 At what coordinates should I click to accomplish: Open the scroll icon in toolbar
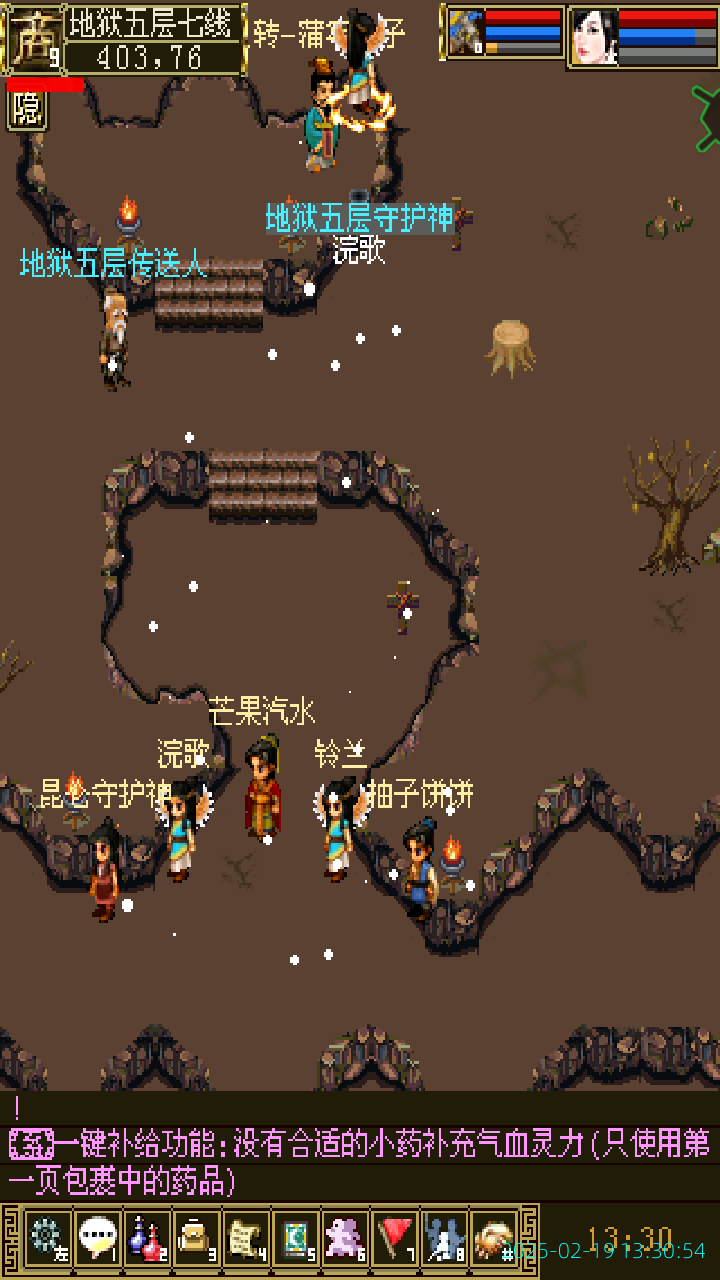pyautogui.click(x=246, y=1240)
